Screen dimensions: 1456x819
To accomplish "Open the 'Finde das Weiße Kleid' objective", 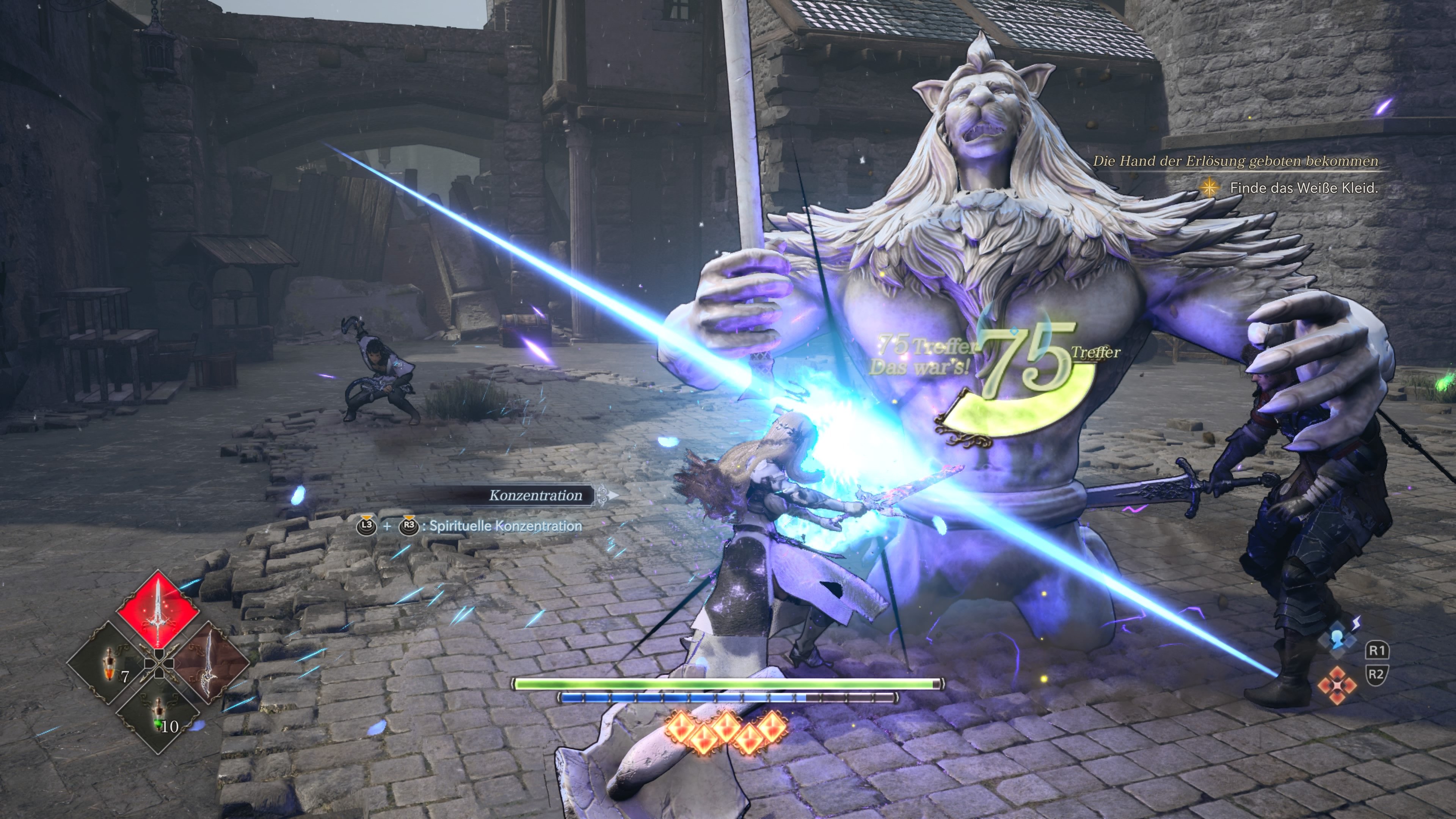I will click(1304, 188).
